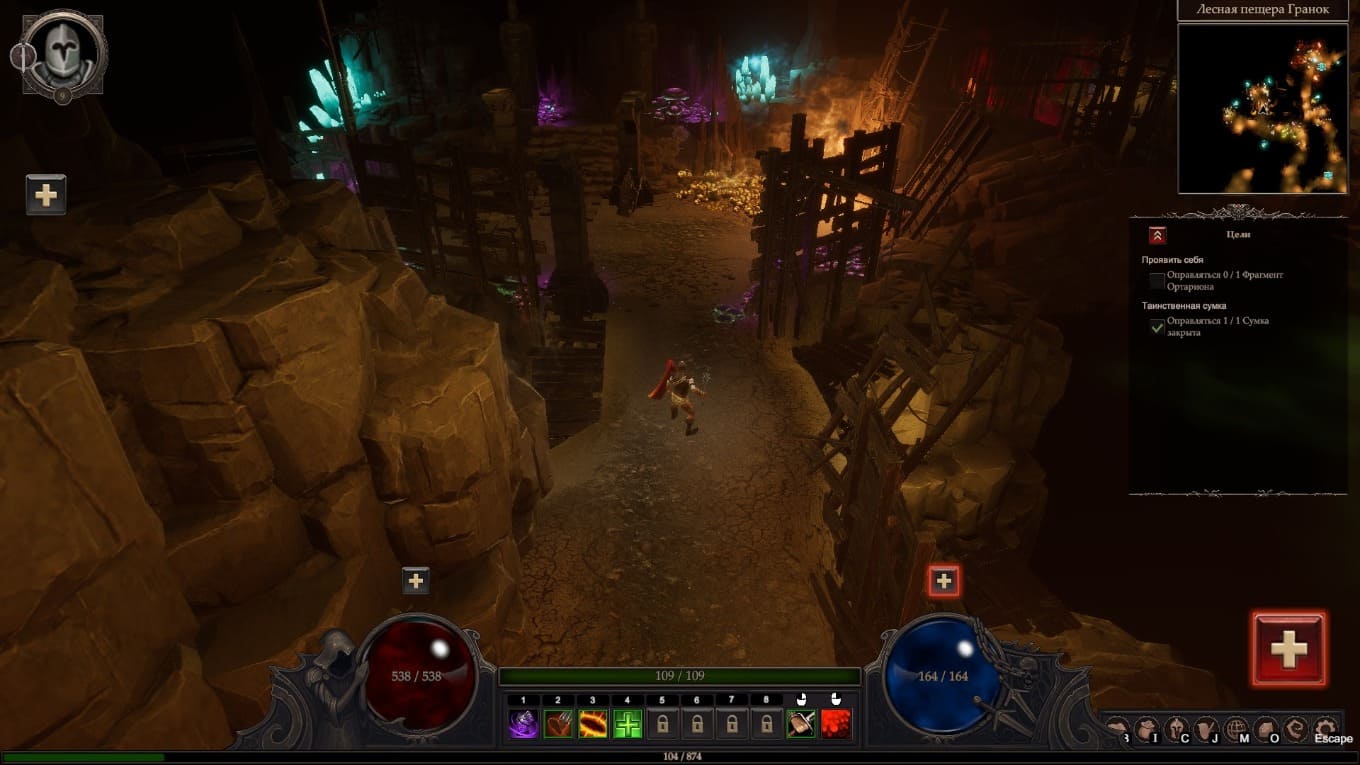Image resolution: width=1360 pixels, height=765 pixels.
Task: Select the hammer attack mouse skill
Action: coord(801,723)
